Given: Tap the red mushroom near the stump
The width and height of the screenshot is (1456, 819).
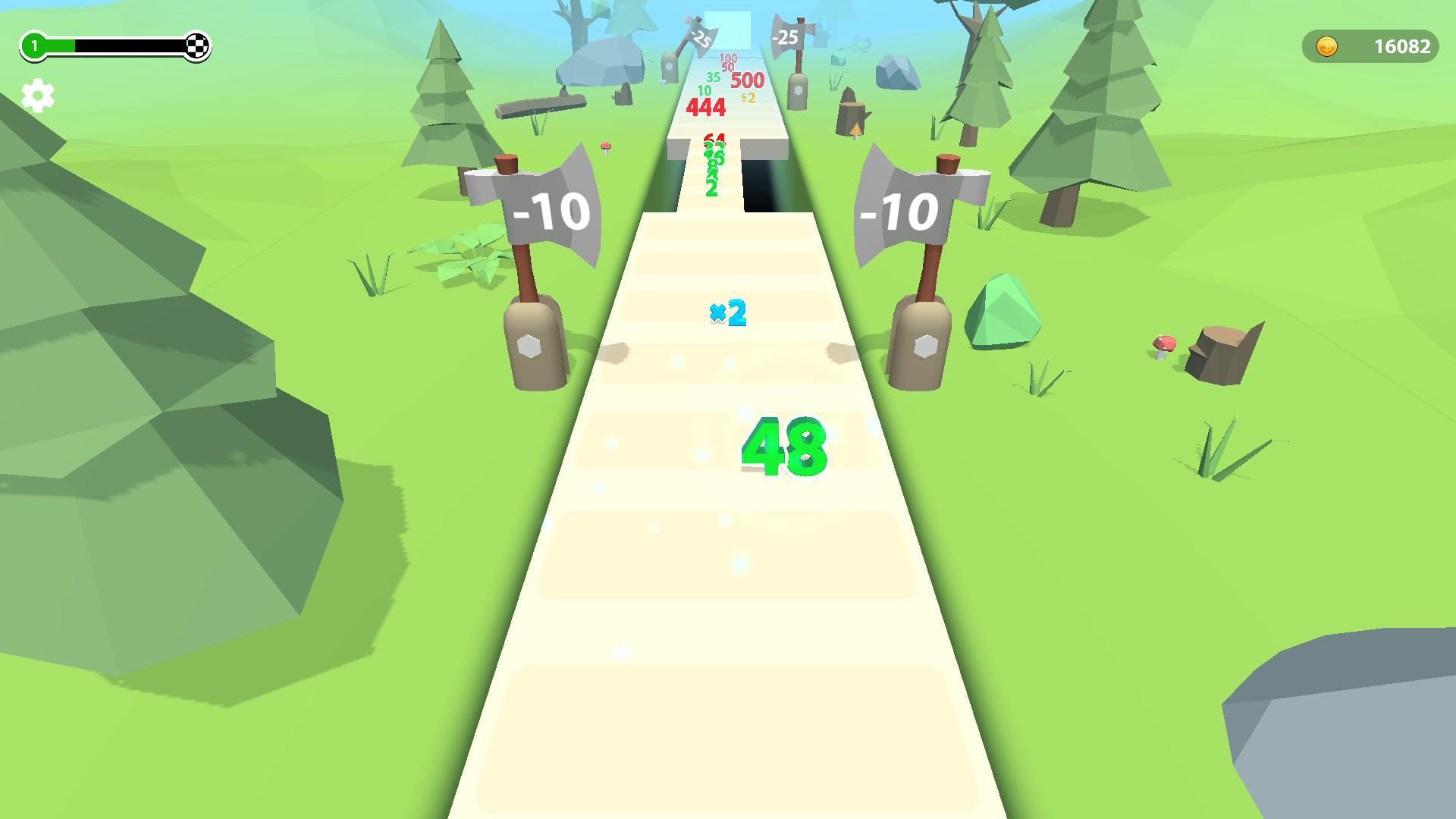Looking at the screenshot, I should click(x=1163, y=346).
